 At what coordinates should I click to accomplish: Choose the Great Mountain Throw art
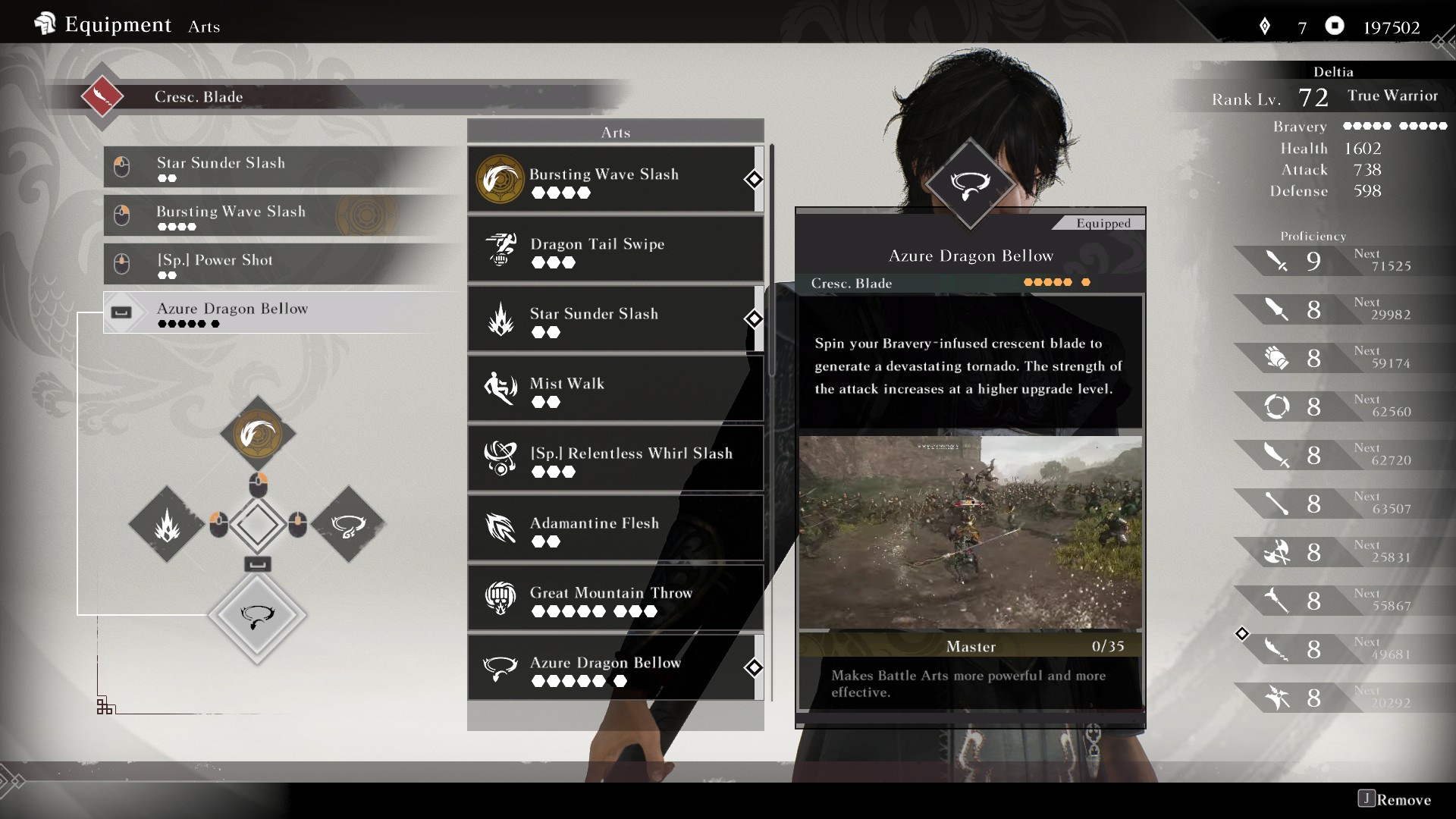coord(615,598)
